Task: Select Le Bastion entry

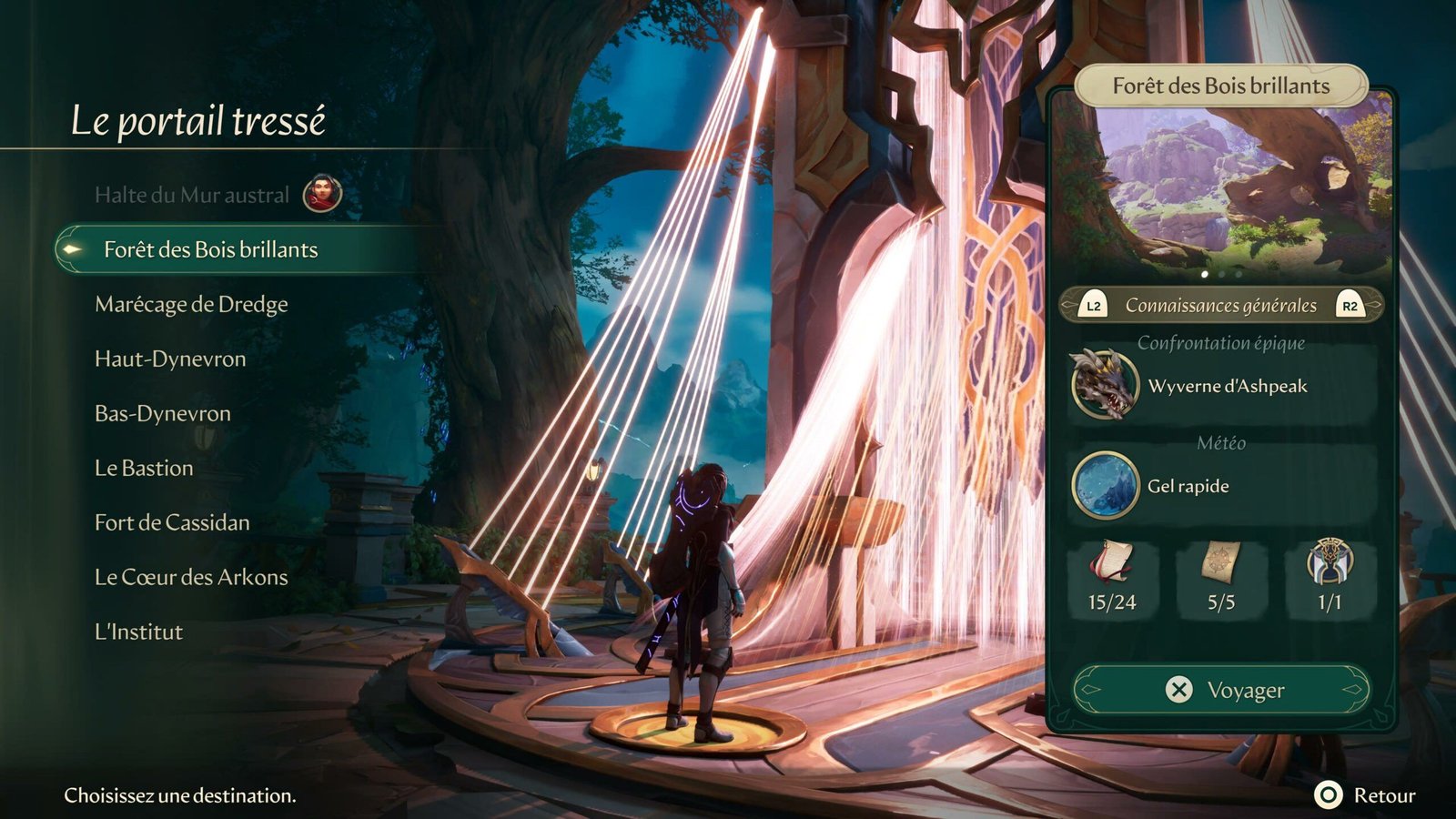Action: click(x=144, y=468)
